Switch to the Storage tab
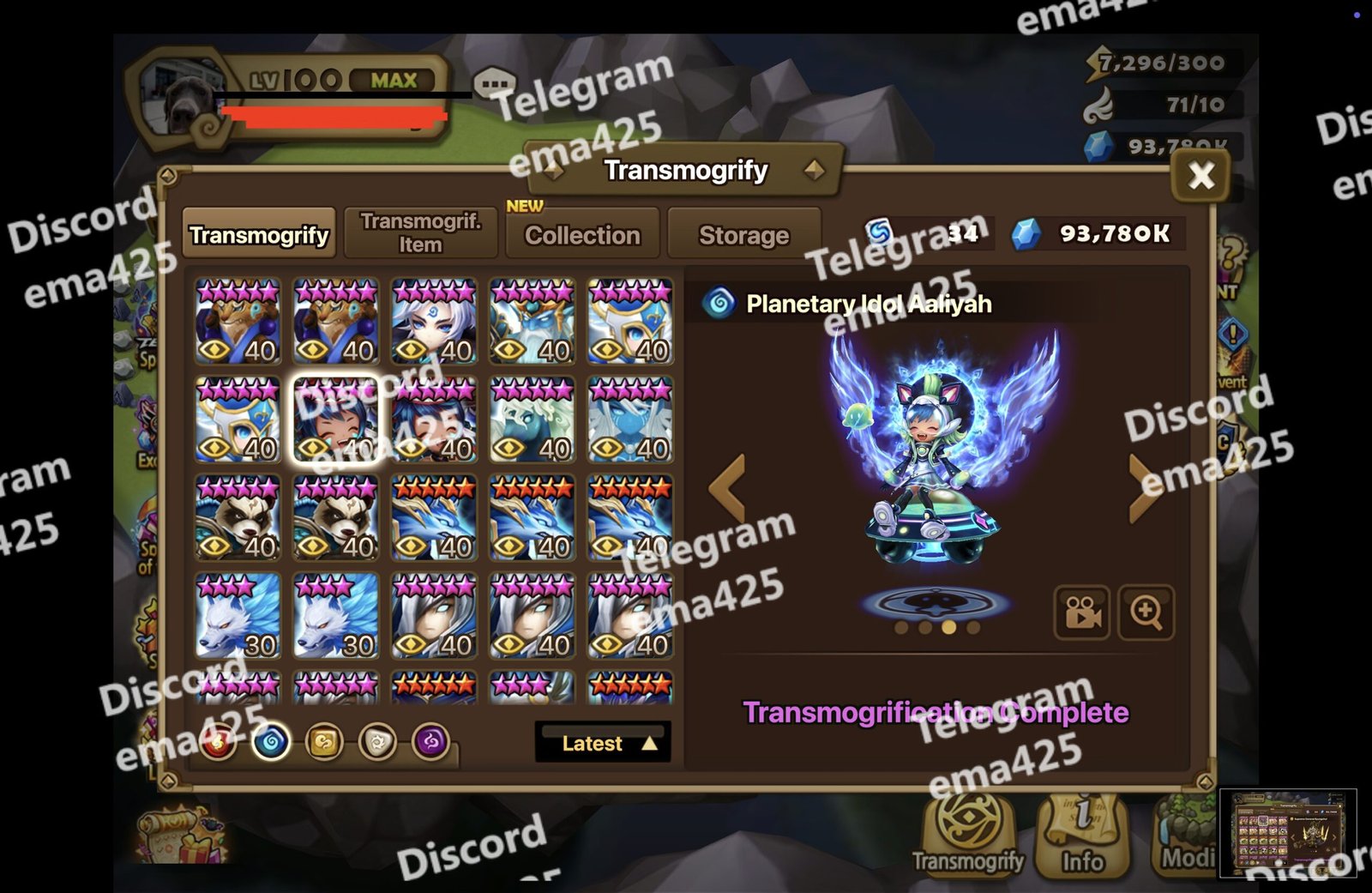Viewport: 1372px width, 893px height. (743, 234)
